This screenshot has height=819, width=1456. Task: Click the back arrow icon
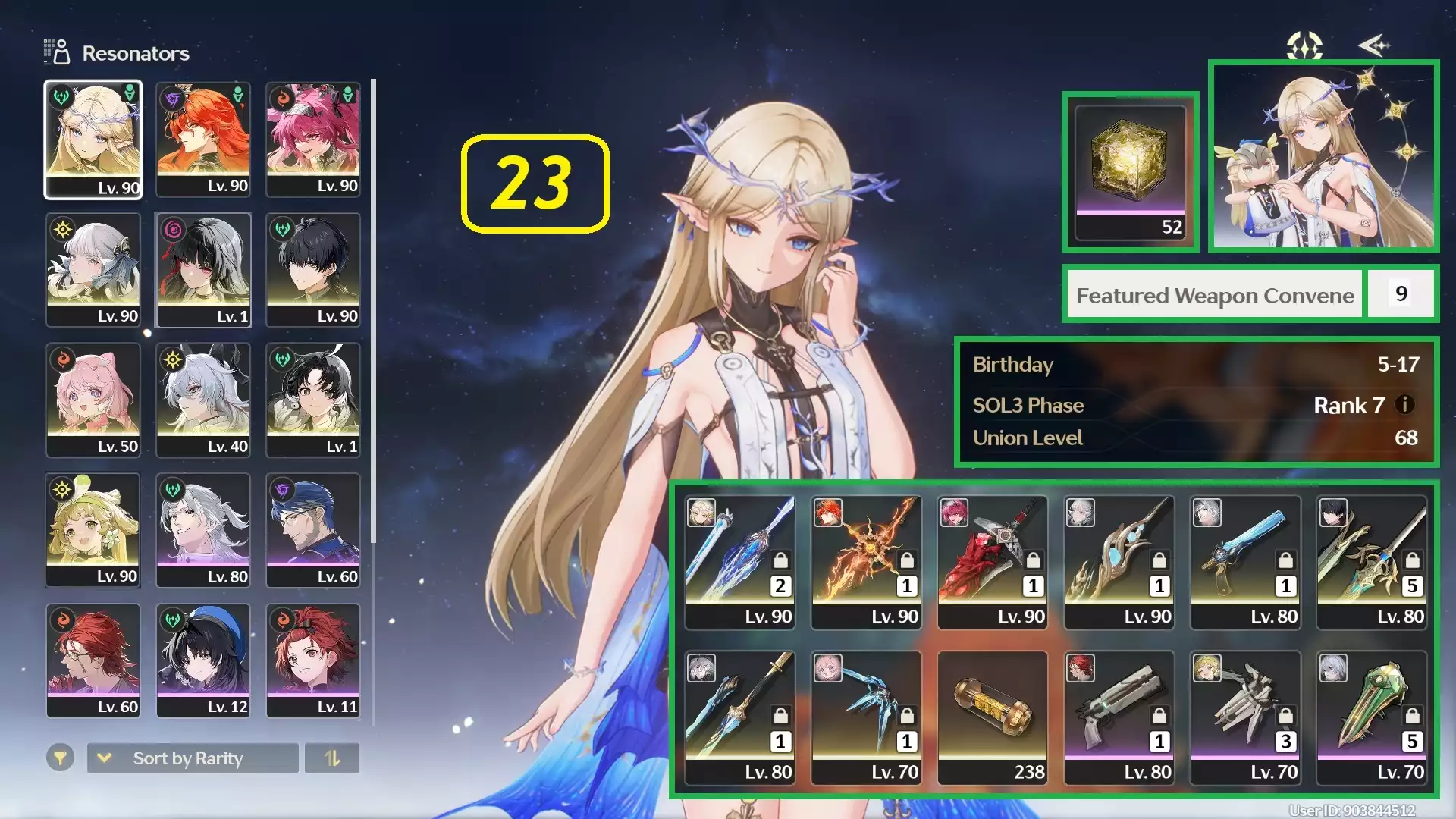pyautogui.click(x=1374, y=45)
